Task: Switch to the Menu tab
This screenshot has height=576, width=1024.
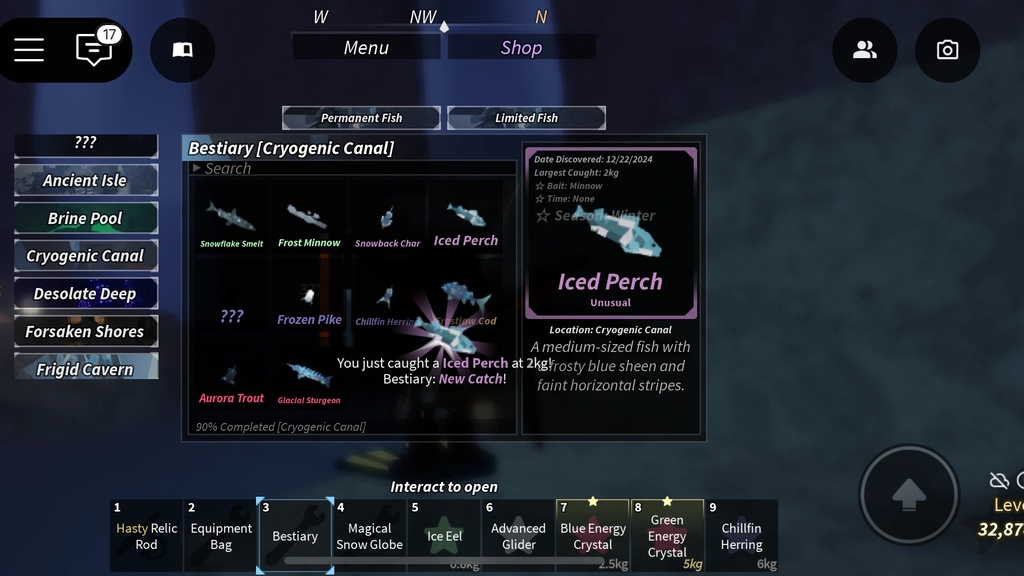Action: (366, 47)
